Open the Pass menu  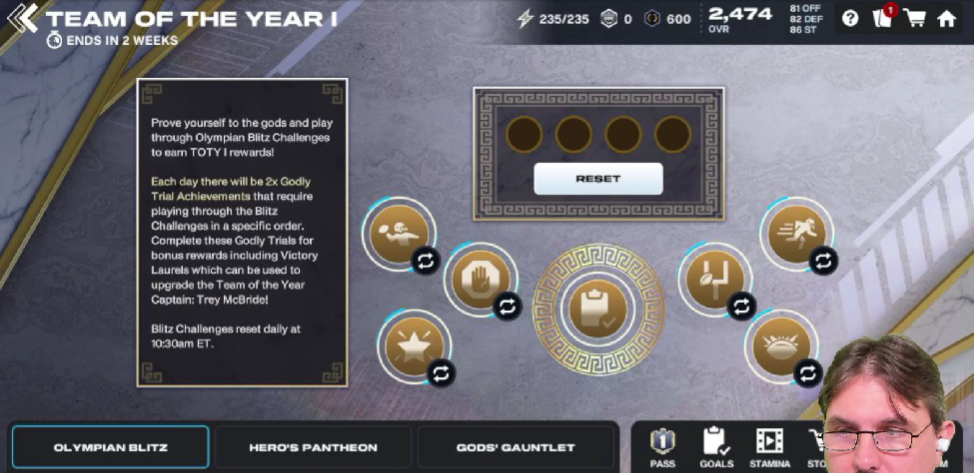[662, 446]
